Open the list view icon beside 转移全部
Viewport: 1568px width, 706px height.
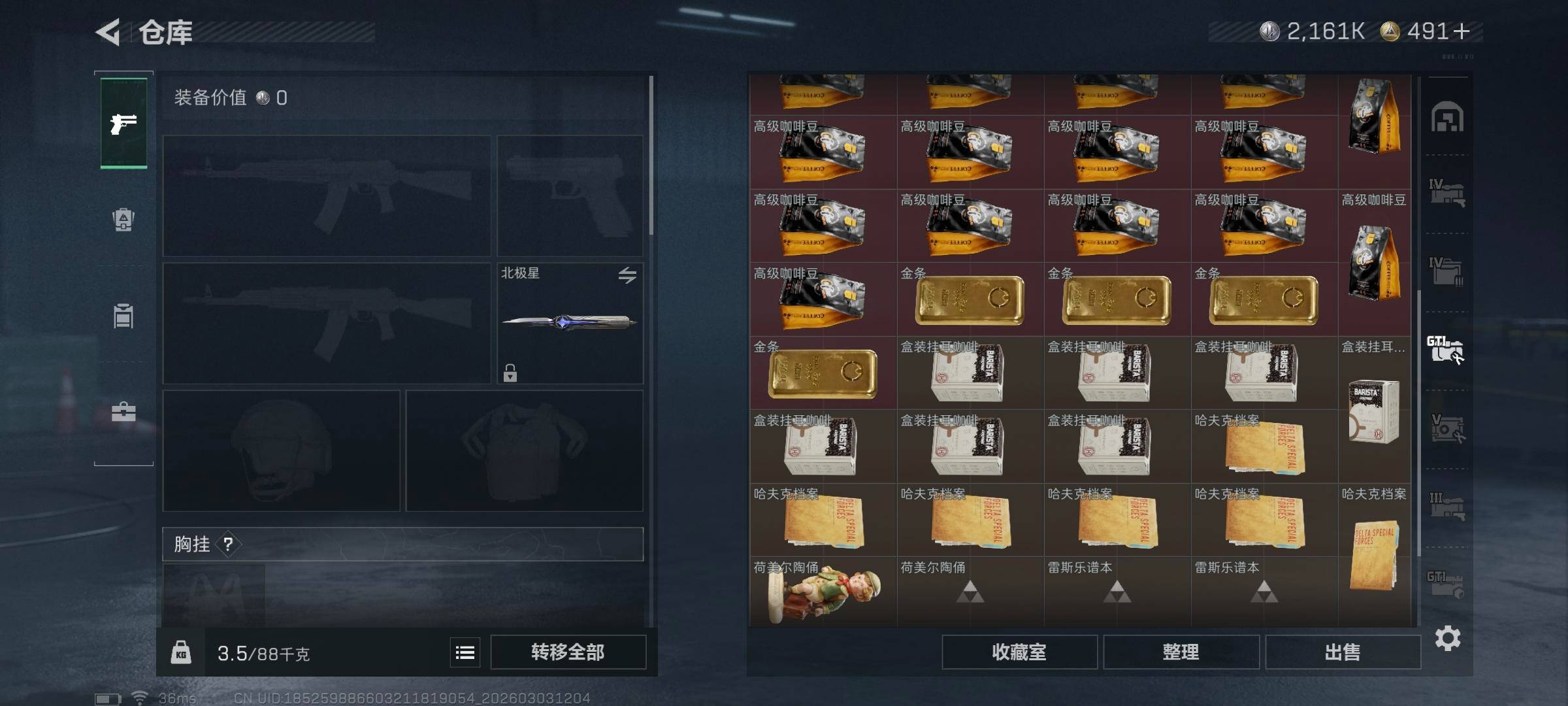465,652
